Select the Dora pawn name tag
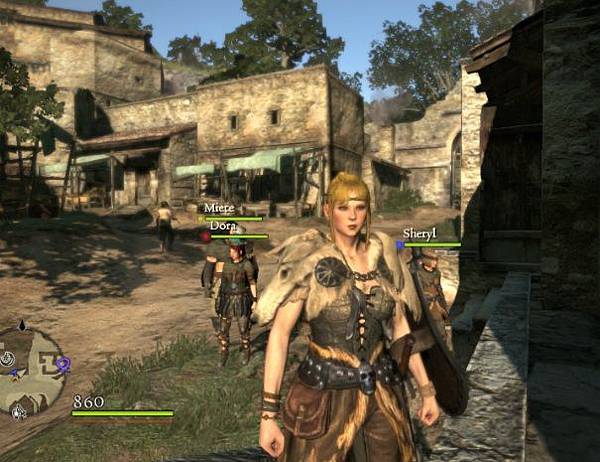 [222, 226]
